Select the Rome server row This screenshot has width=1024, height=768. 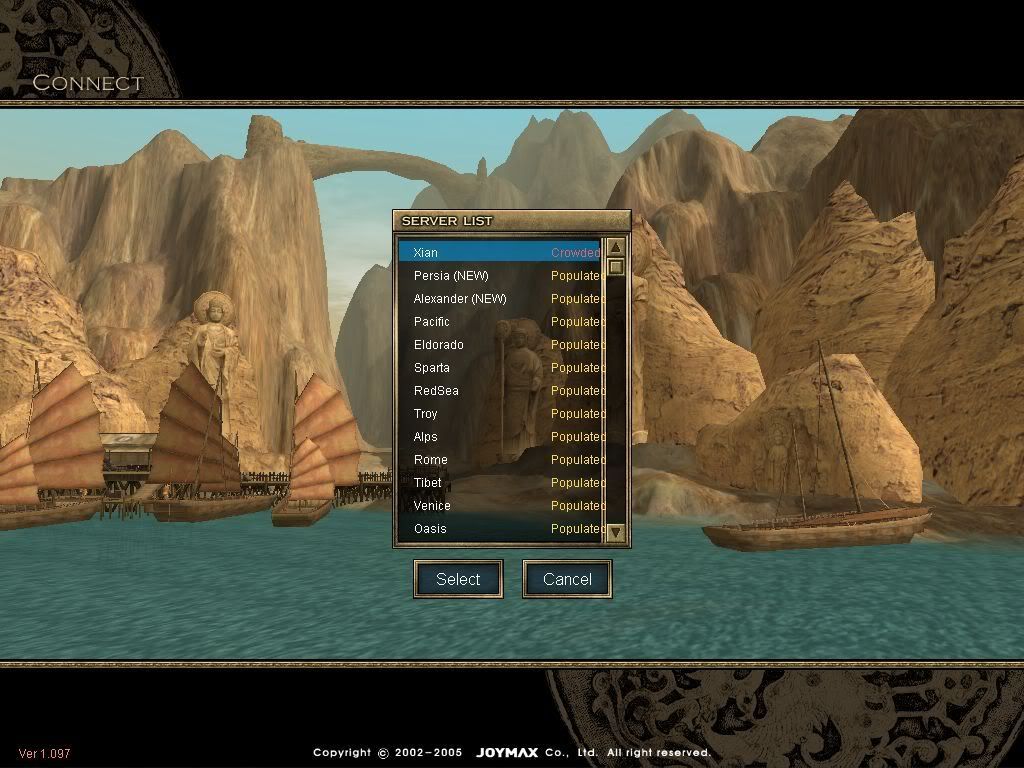point(498,460)
